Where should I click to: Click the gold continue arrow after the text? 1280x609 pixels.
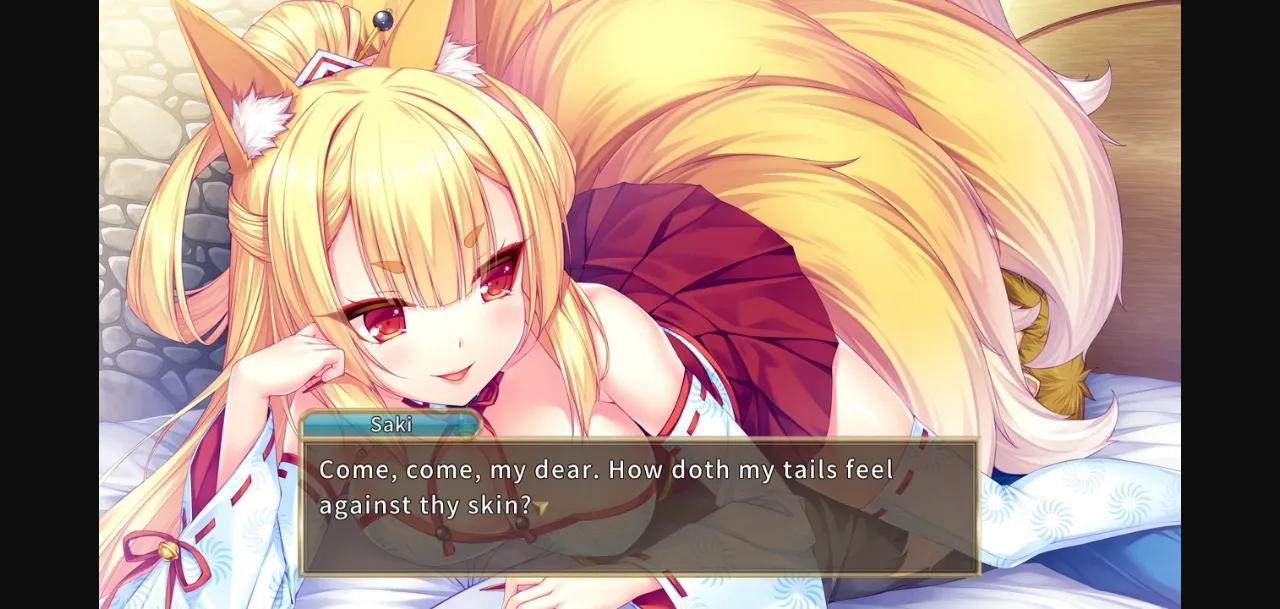click(x=541, y=508)
